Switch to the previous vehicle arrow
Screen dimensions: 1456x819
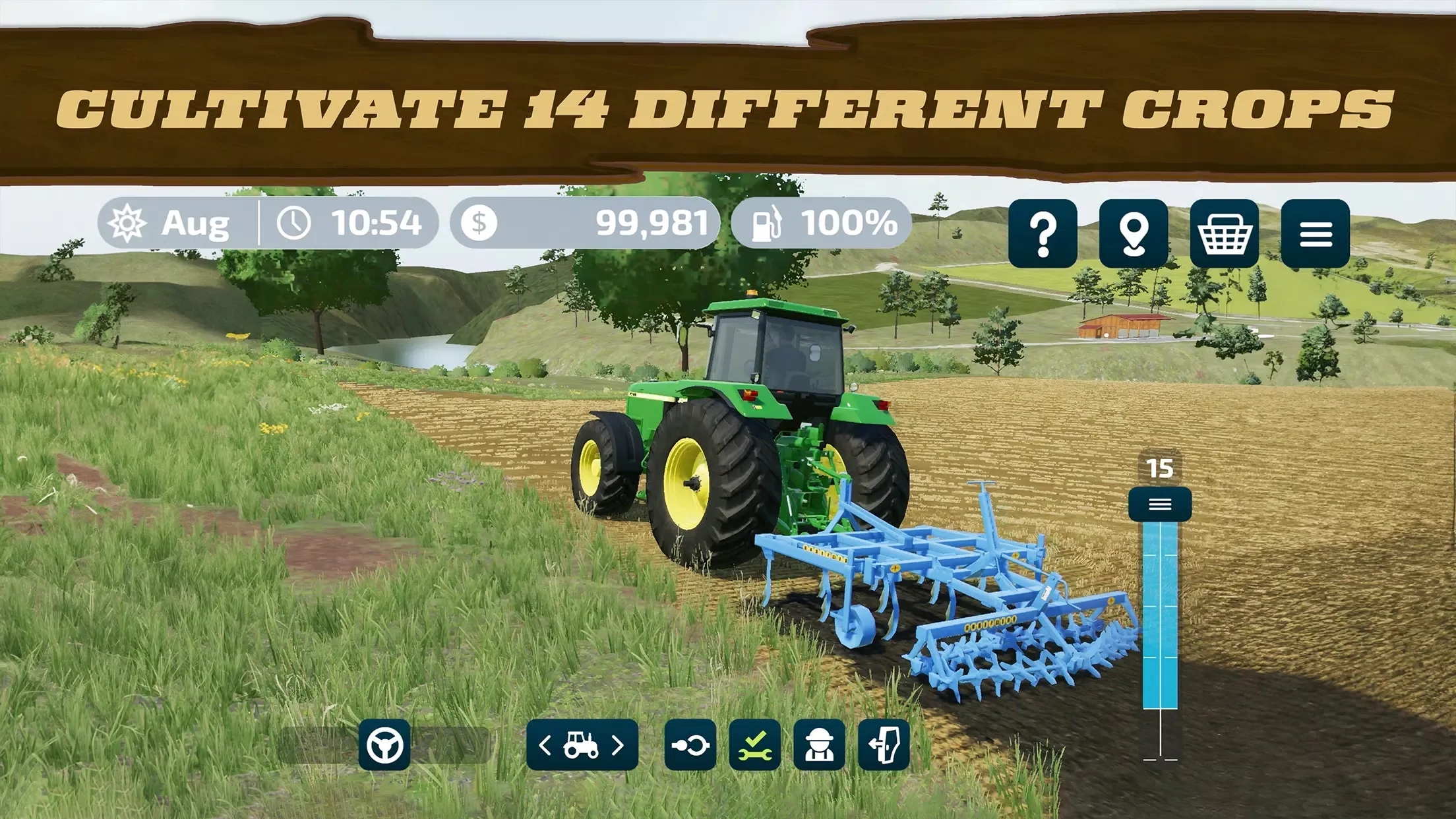coord(545,745)
